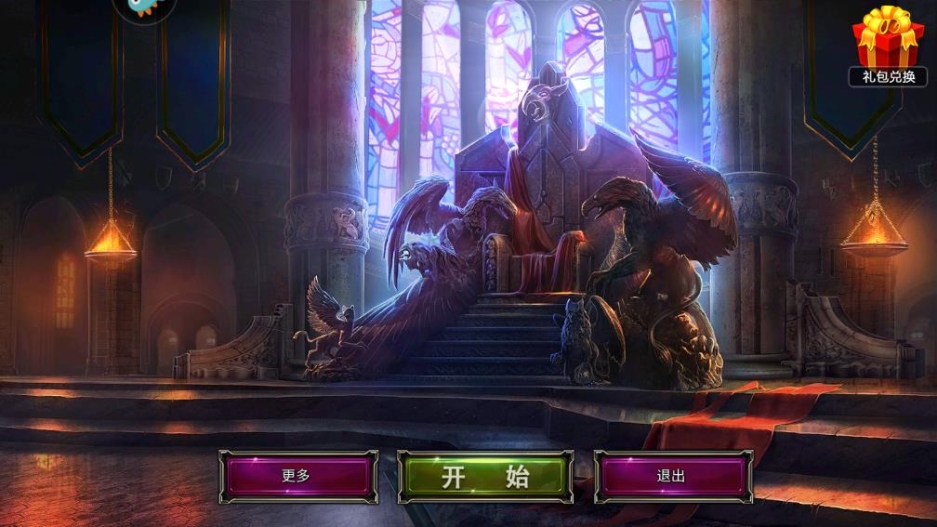Open the 礼包兑换 gift redemption box
This screenshot has width=937, height=527.
coord(888,45)
